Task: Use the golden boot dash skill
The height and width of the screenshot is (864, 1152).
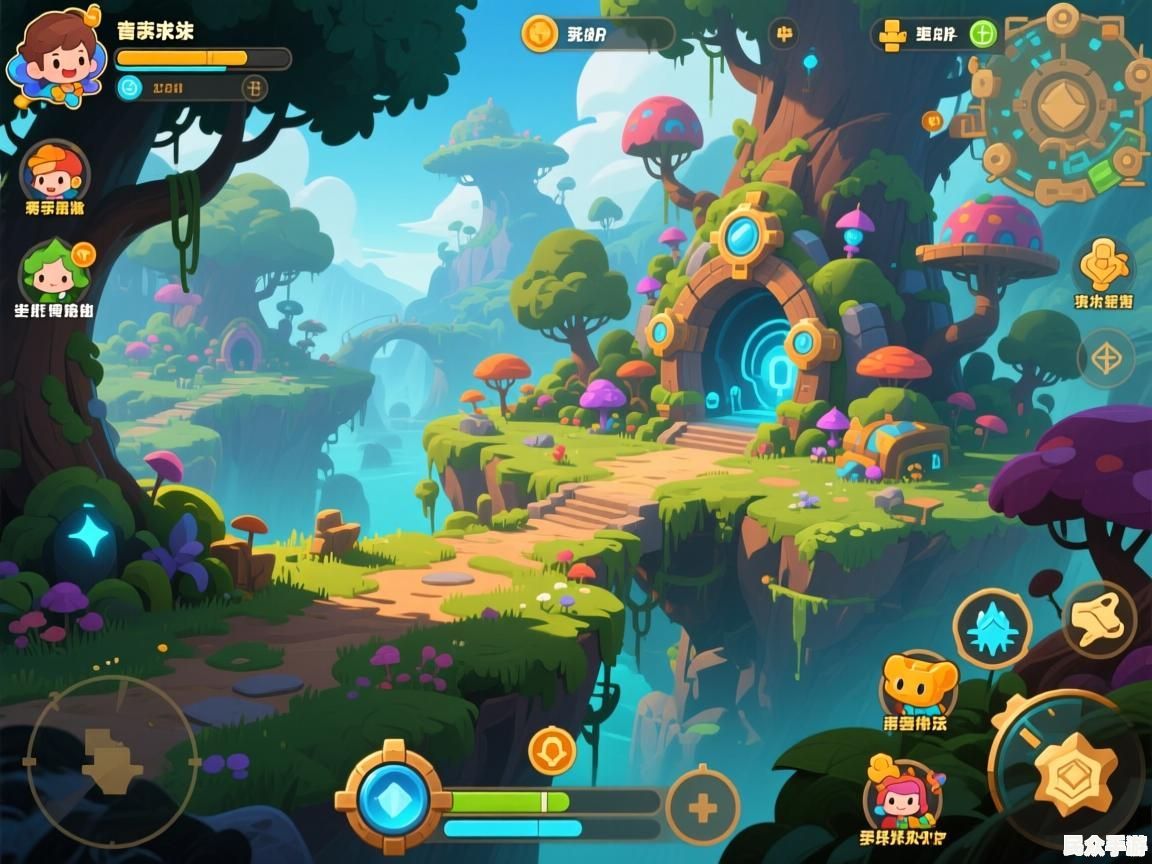Action: (x=1098, y=620)
